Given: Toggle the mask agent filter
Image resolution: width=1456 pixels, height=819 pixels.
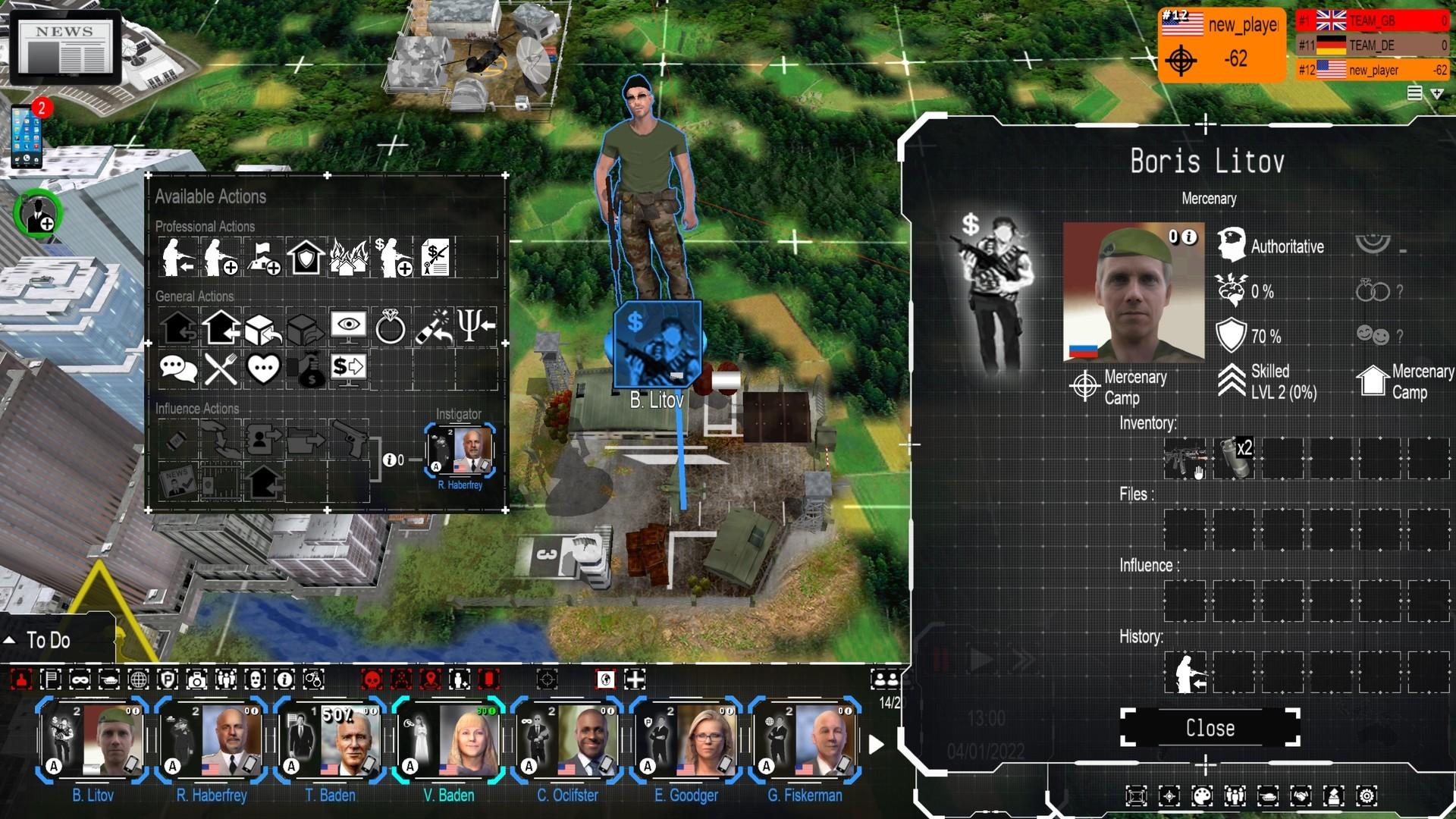Looking at the screenshot, I should [256, 680].
